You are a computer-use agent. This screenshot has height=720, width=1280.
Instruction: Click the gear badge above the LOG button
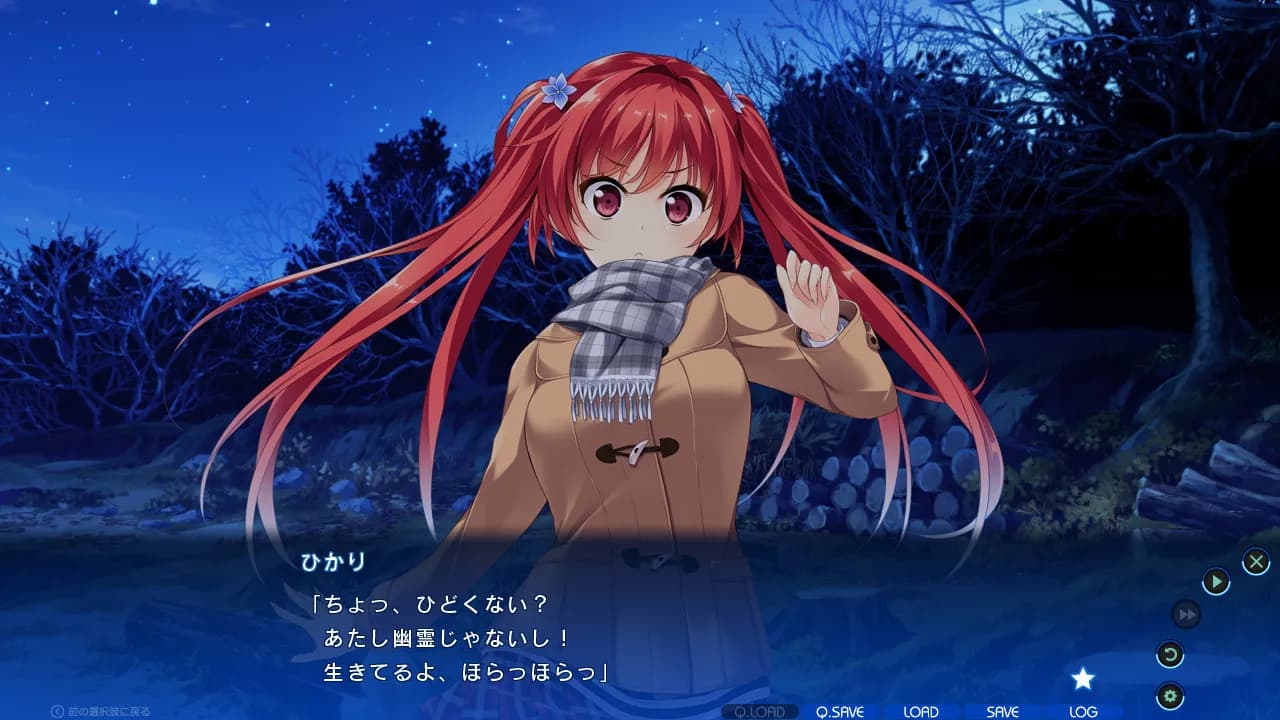[1171, 694]
